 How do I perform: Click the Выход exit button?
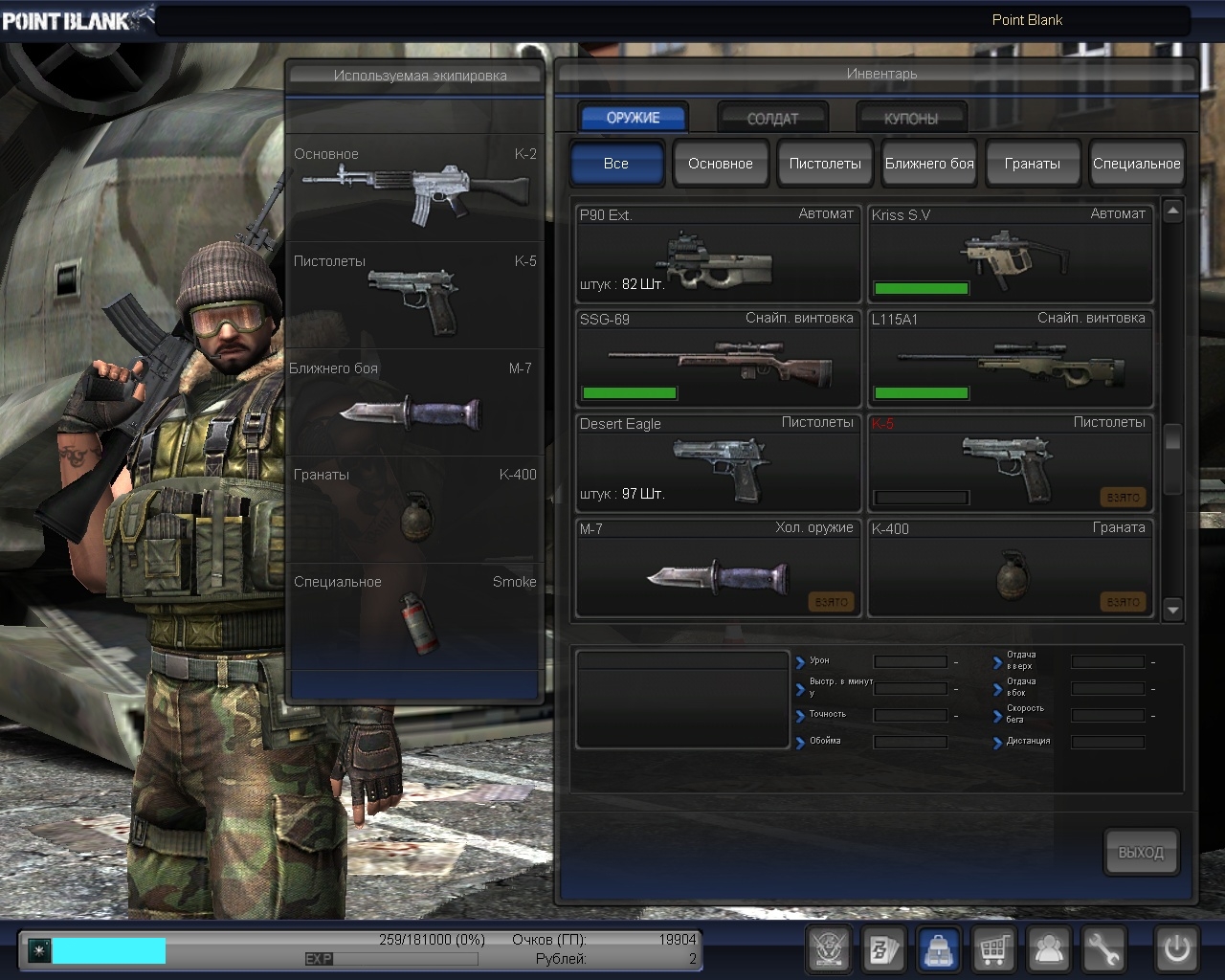[x=1141, y=852]
